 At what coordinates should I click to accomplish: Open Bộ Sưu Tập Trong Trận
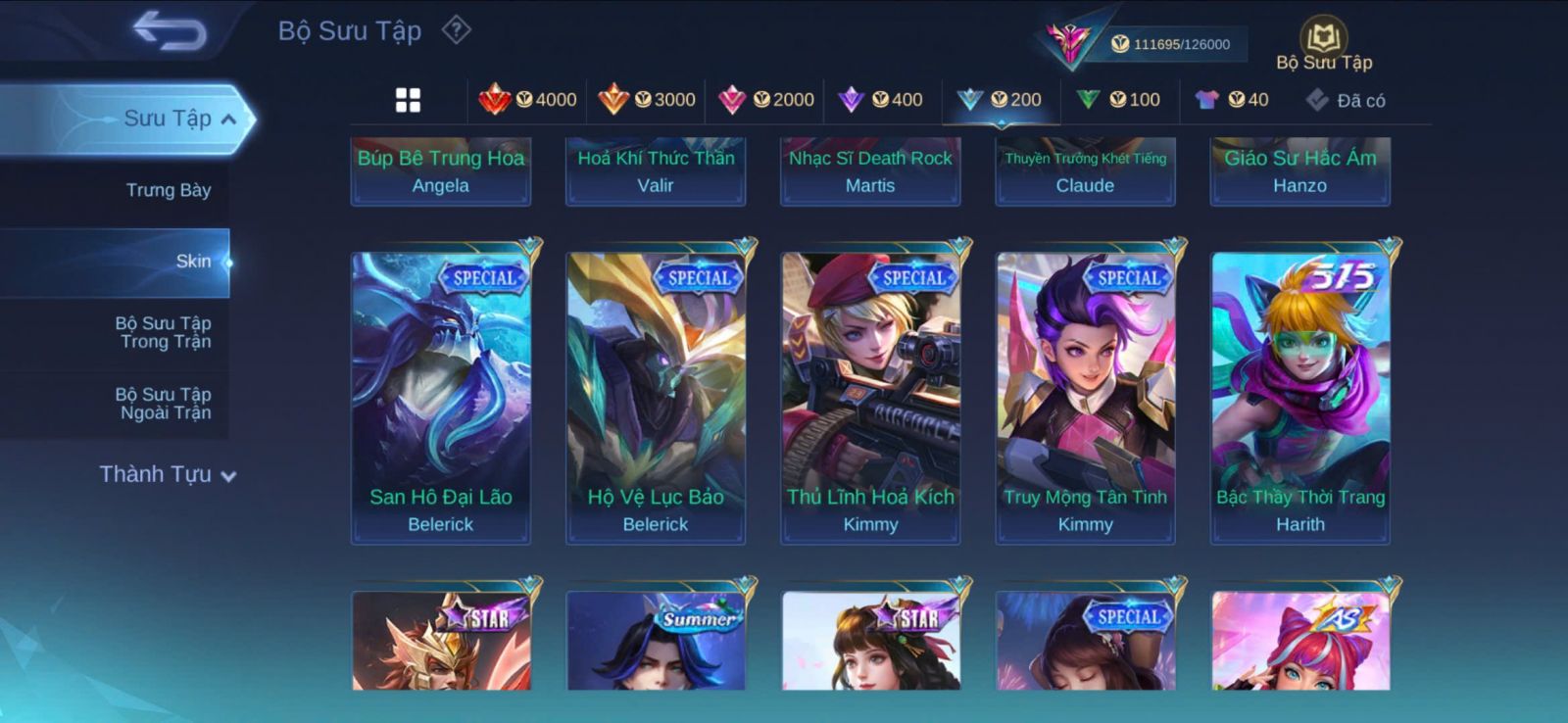tap(165, 332)
